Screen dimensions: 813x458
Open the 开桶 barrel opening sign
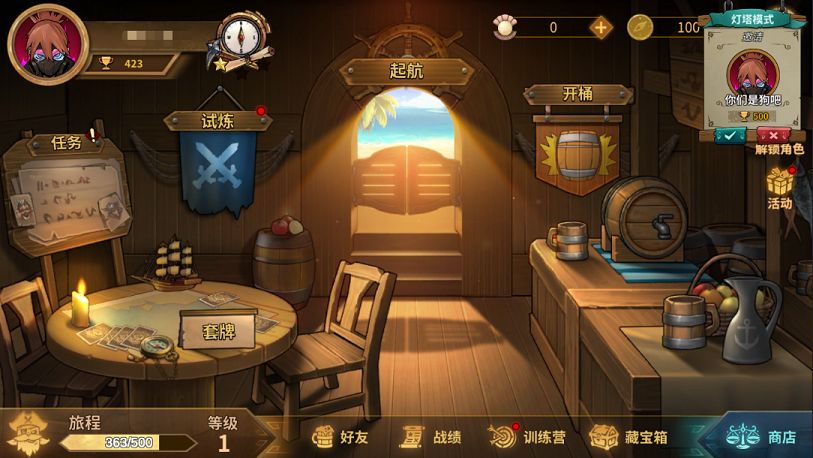[x=578, y=94]
